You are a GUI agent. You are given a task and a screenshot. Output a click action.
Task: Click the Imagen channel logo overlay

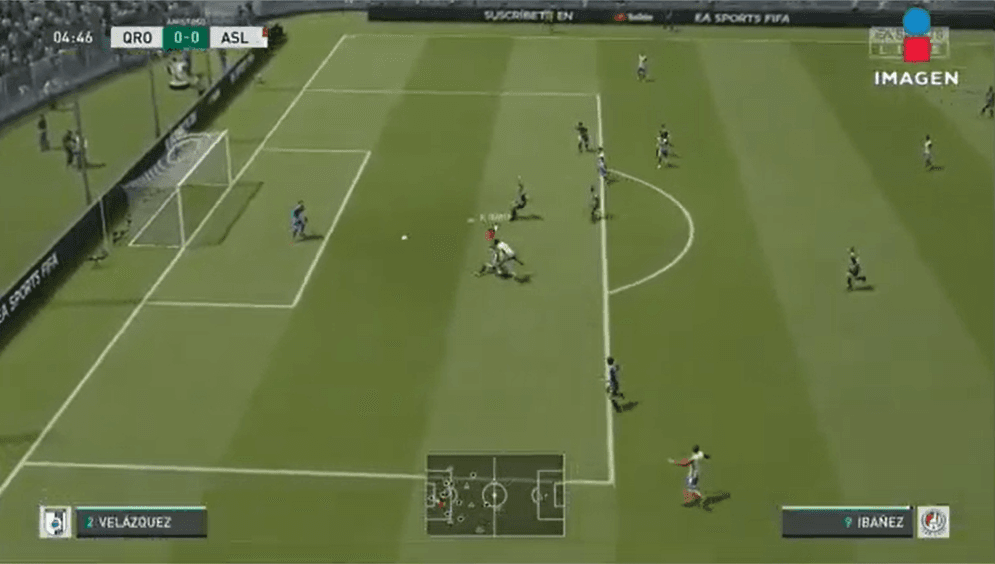click(x=916, y=48)
